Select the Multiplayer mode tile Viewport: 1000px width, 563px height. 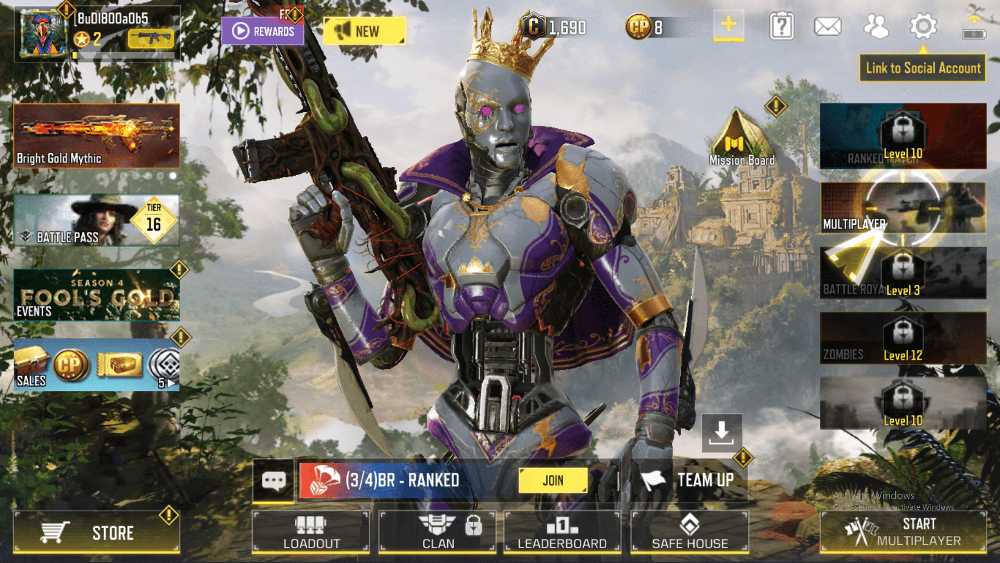tap(903, 208)
